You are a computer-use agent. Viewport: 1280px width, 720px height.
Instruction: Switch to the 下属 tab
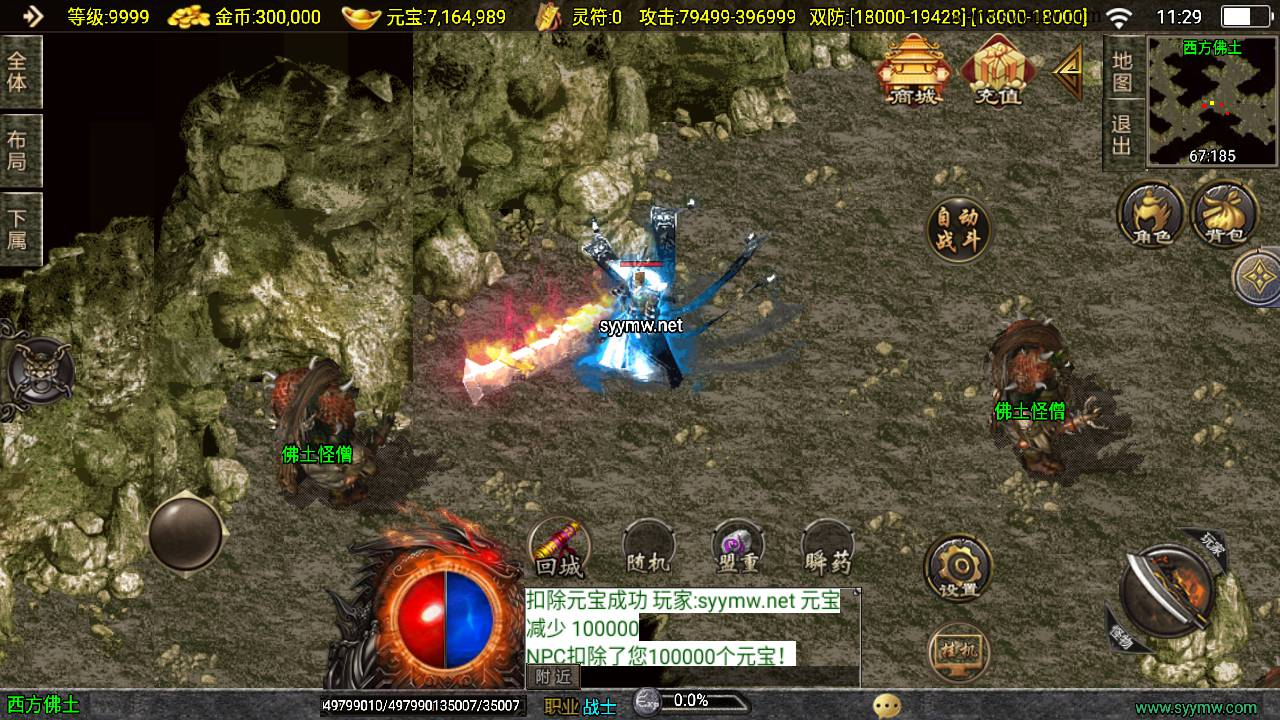click(18, 229)
